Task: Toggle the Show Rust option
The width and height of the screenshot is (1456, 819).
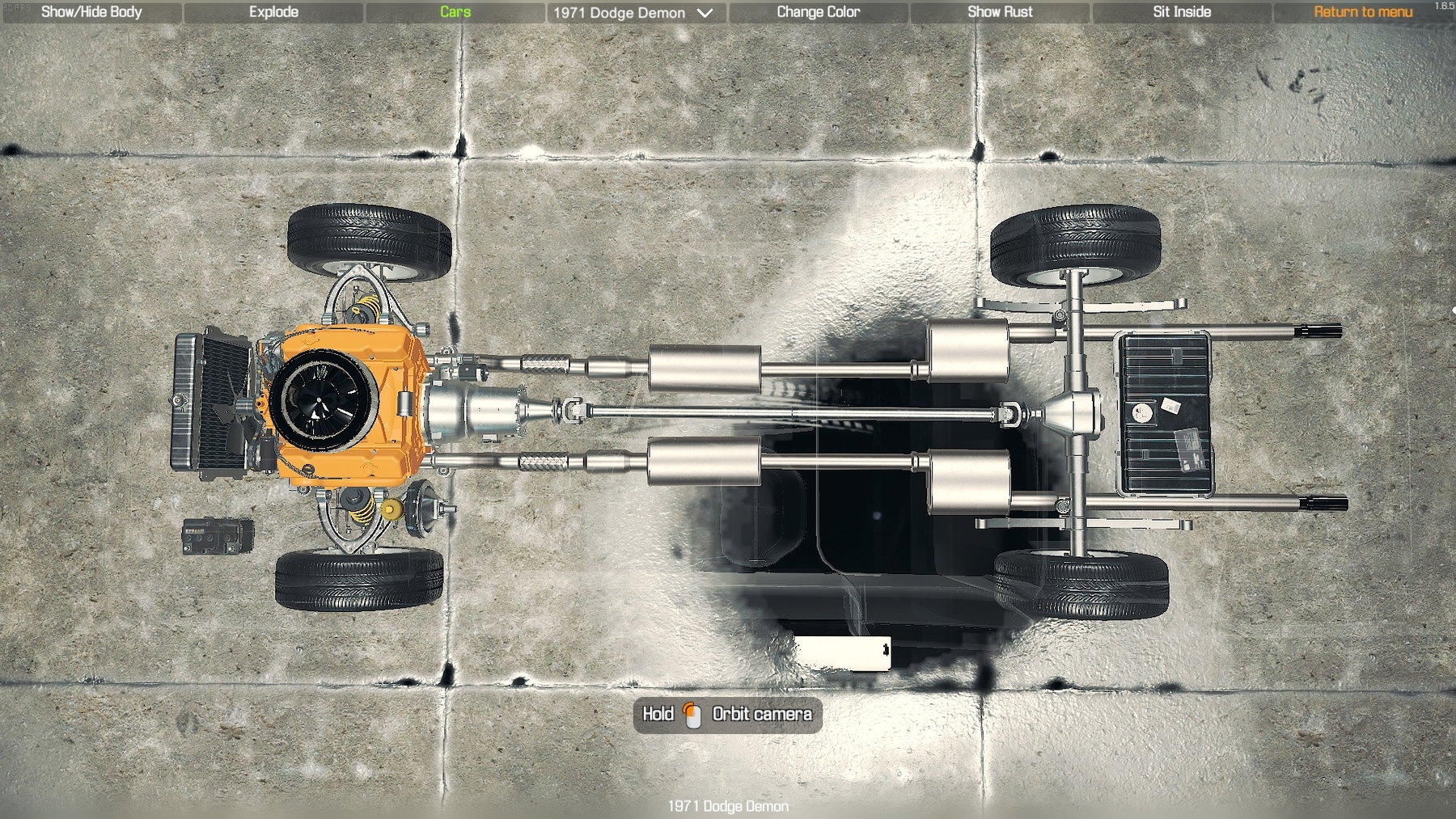Action: click(1000, 12)
